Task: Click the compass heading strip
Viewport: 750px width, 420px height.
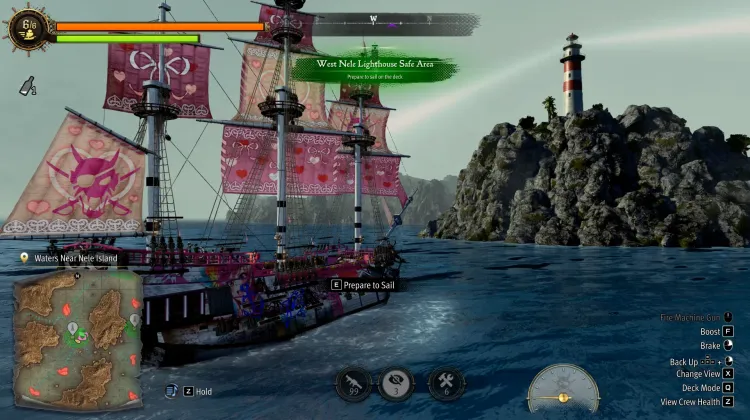Action: pos(393,19)
